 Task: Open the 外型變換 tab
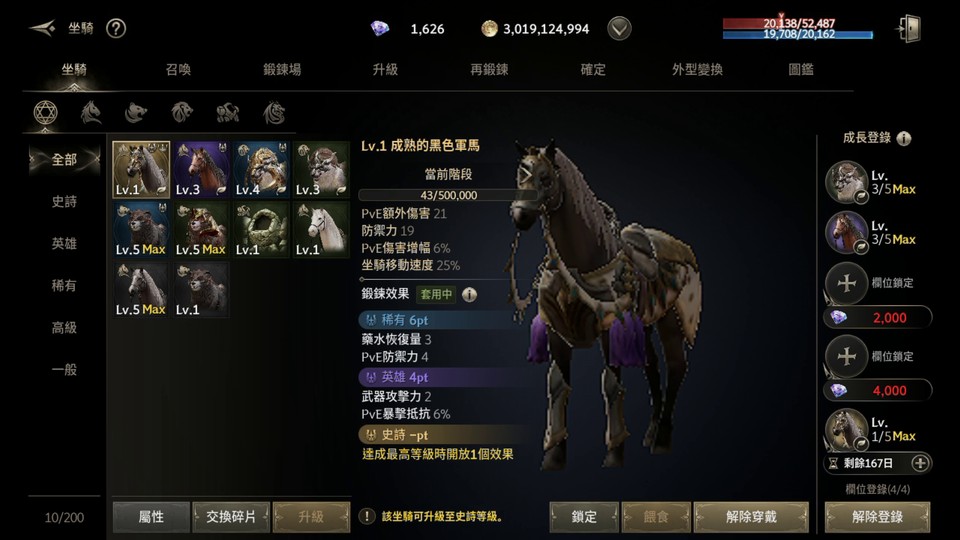pos(697,70)
